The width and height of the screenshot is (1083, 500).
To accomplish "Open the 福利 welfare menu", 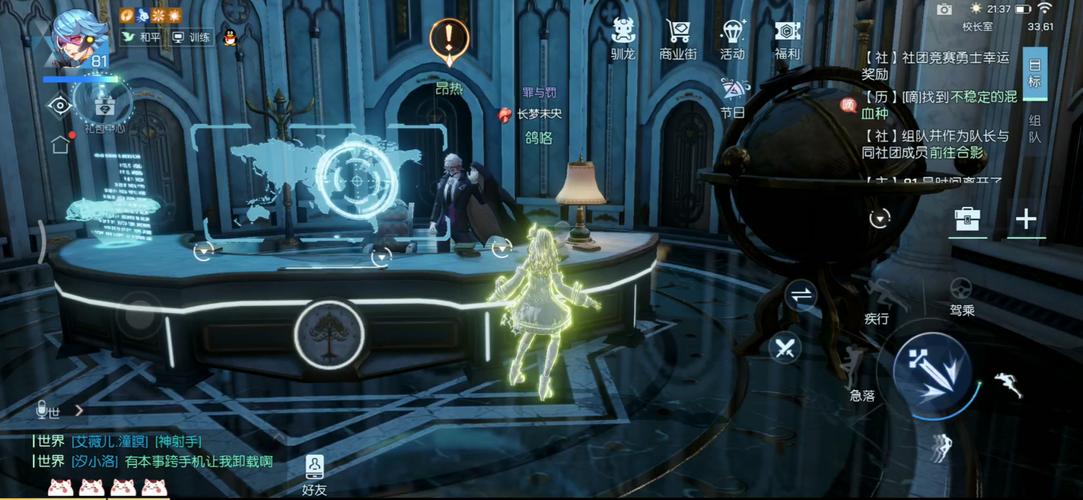I will coord(787,38).
